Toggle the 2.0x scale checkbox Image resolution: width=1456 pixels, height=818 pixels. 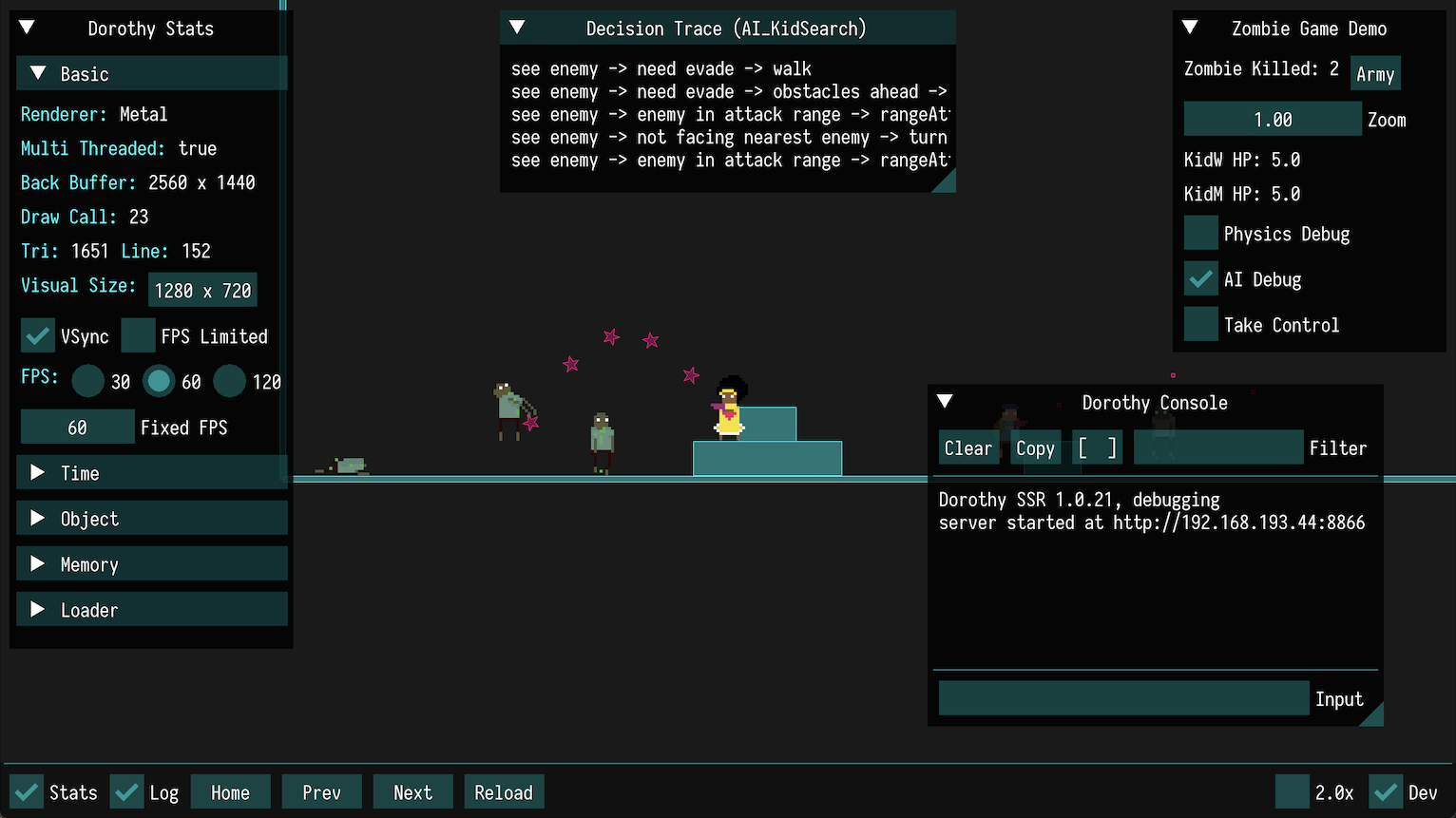click(1293, 792)
